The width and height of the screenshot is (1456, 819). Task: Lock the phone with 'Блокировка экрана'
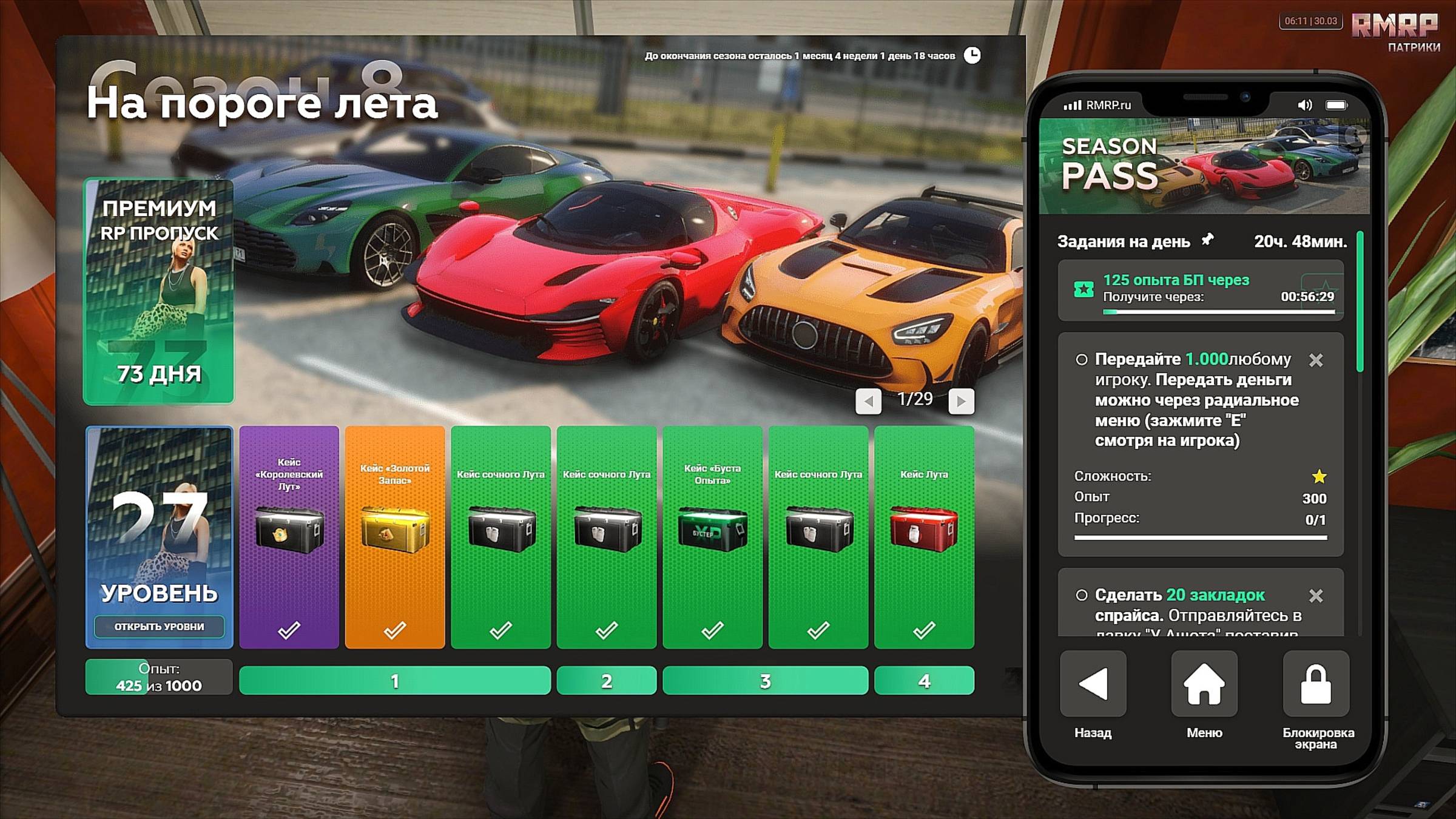1315,684
